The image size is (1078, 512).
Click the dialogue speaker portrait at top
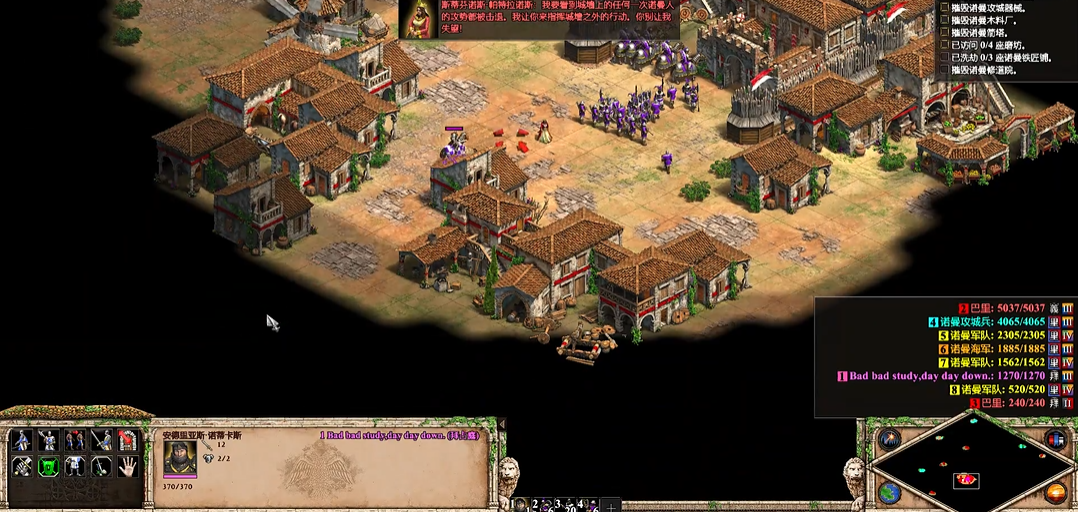point(419,19)
